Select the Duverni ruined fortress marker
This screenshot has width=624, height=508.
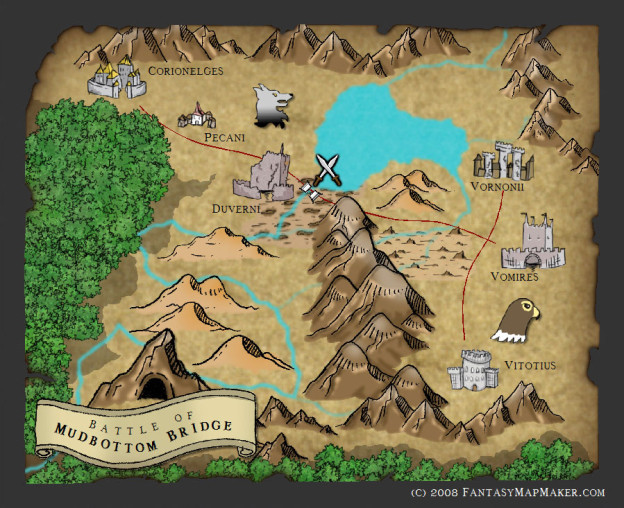point(265,176)
